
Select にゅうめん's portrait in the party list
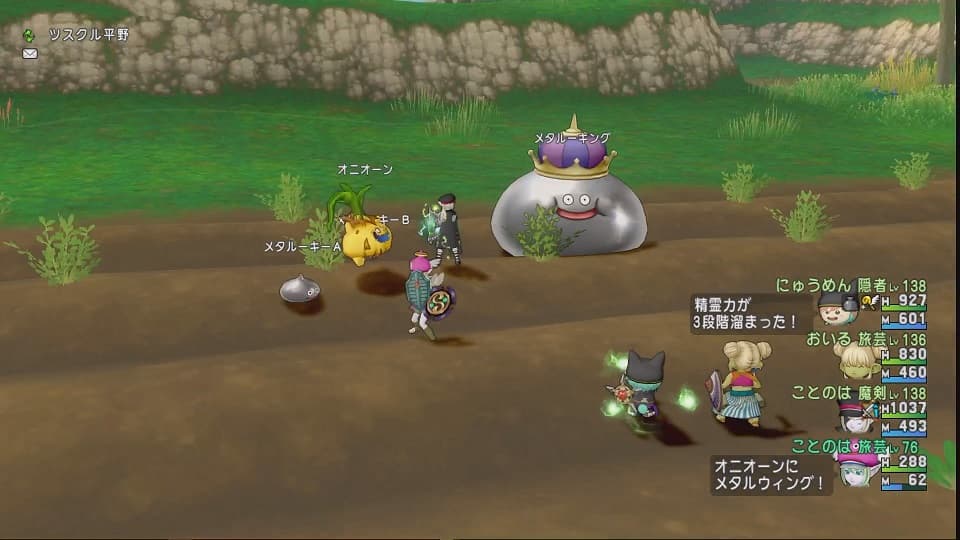pos(836,309)
